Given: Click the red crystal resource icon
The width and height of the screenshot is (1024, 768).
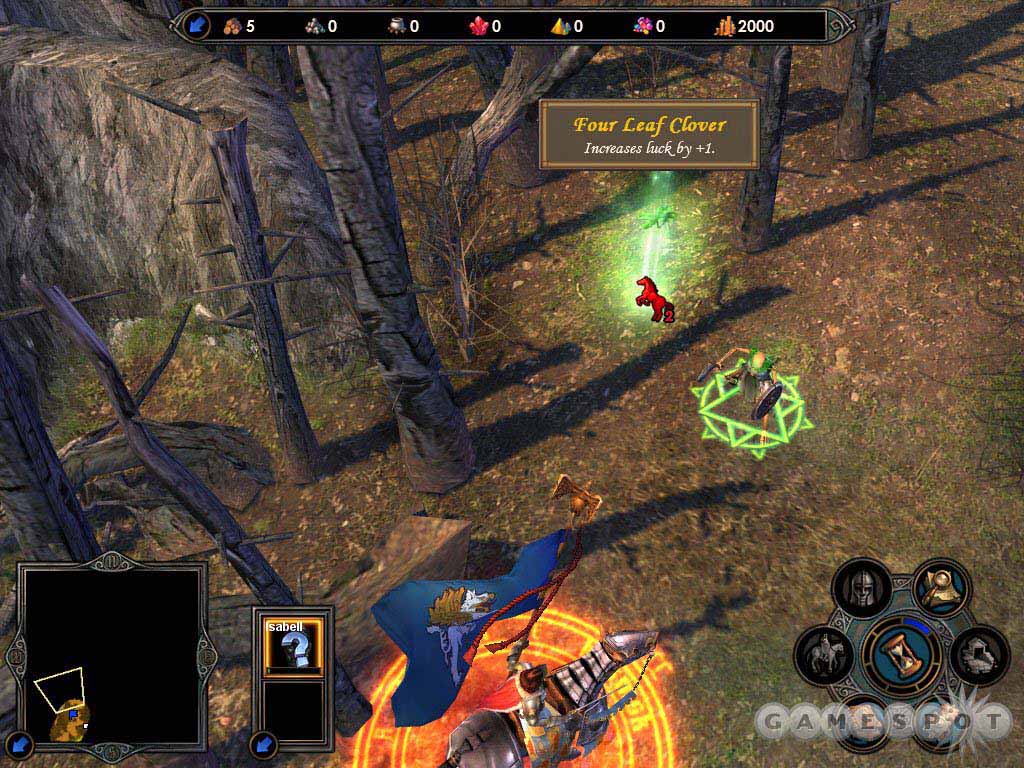Looking at the screenshot, I should 478,26.
